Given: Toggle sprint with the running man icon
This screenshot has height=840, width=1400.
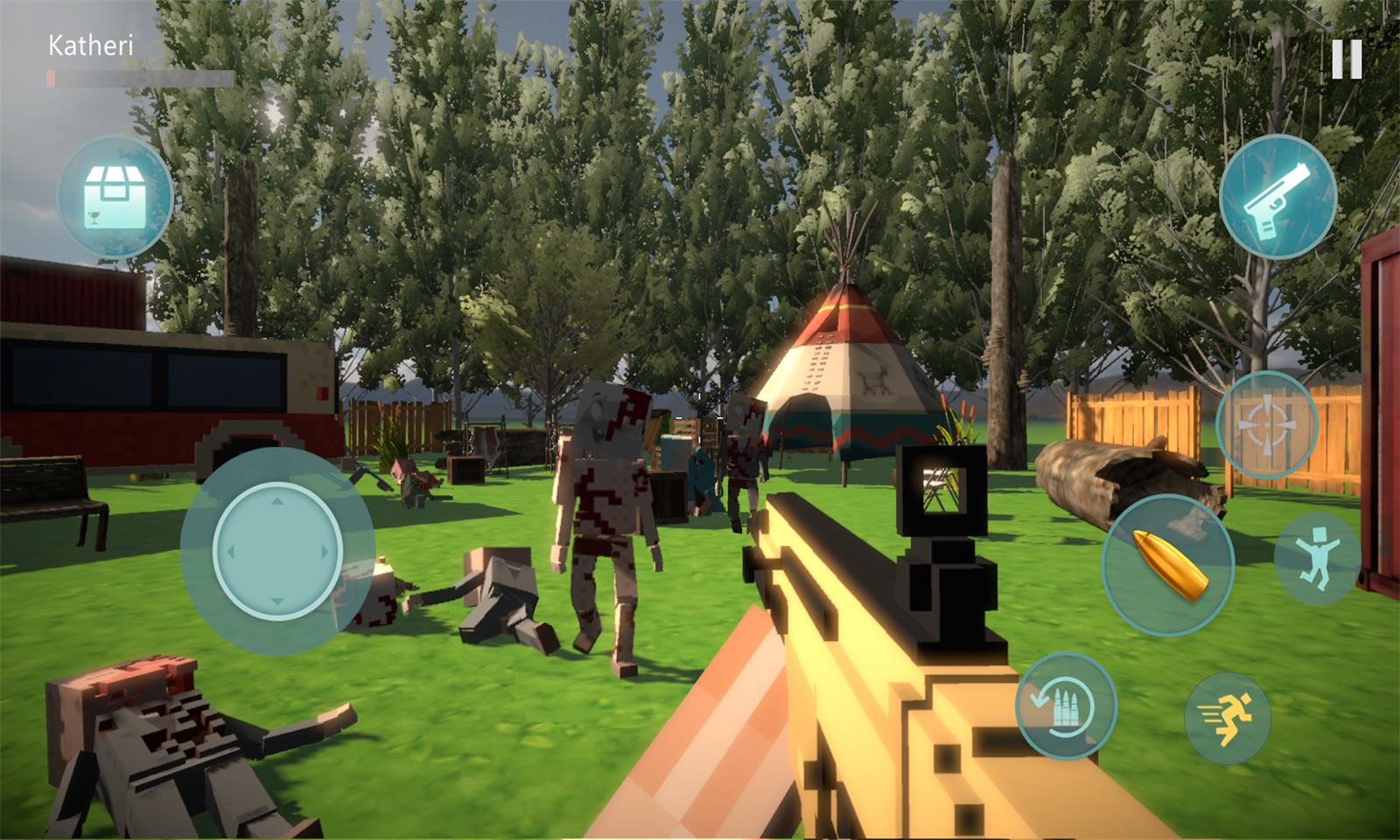Looking at the screenshot, I should (x=1227, y=717).
